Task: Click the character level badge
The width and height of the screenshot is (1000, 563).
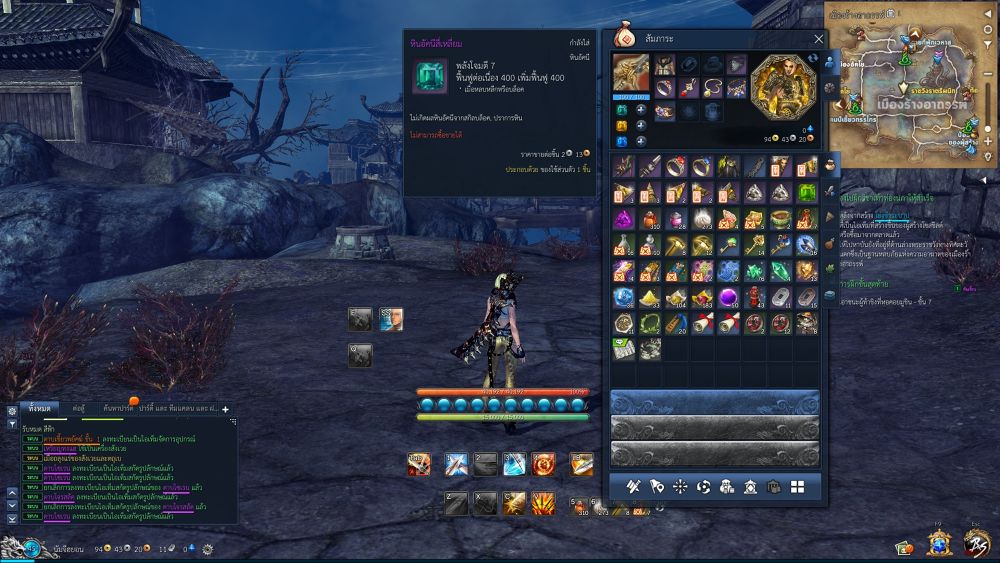Action: [34, 548]
